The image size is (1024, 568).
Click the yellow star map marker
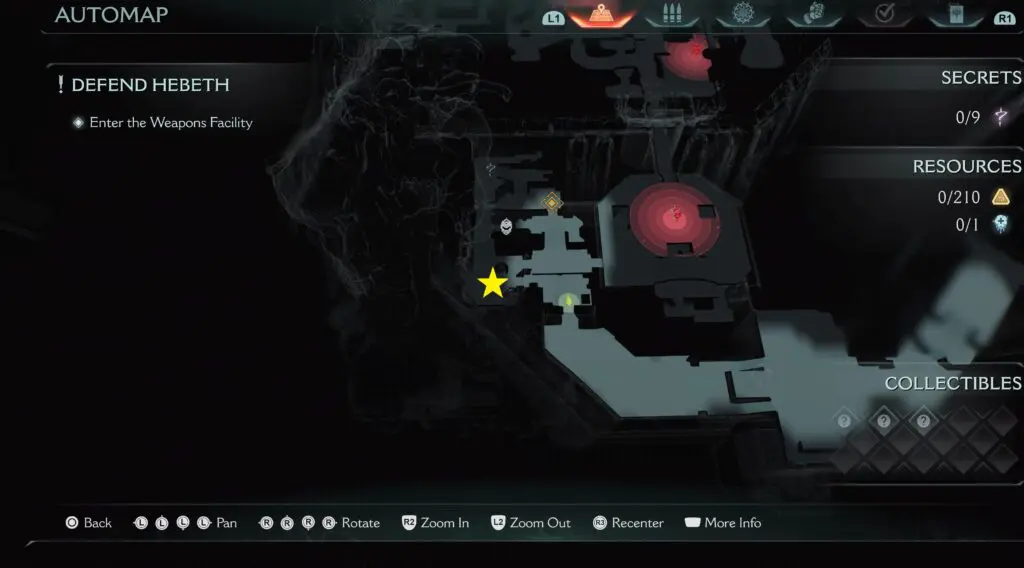point(492,283)
